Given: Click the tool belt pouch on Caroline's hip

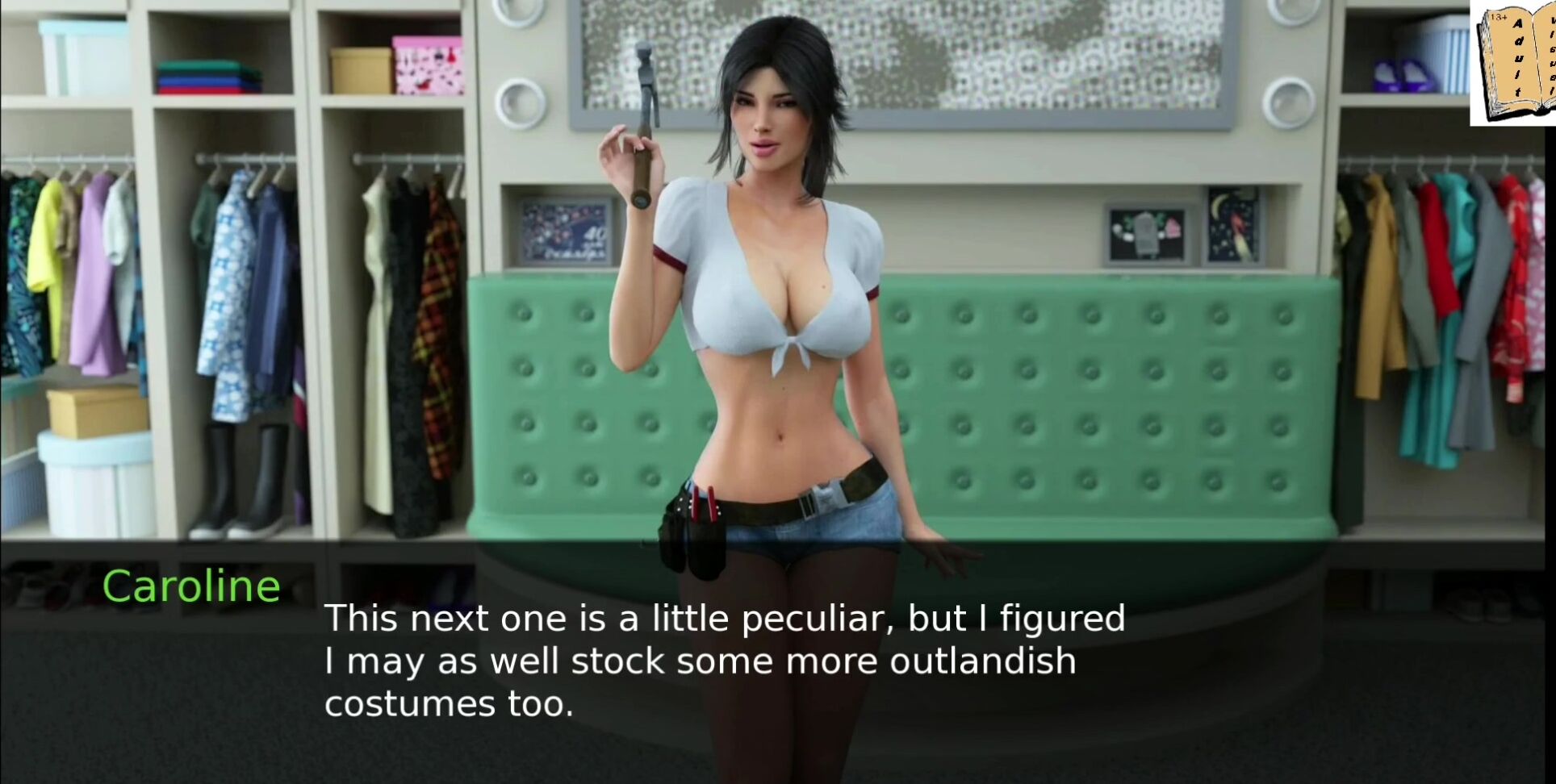Looking at the screenshot, I should pyautogui.click(x=696, y=532).
